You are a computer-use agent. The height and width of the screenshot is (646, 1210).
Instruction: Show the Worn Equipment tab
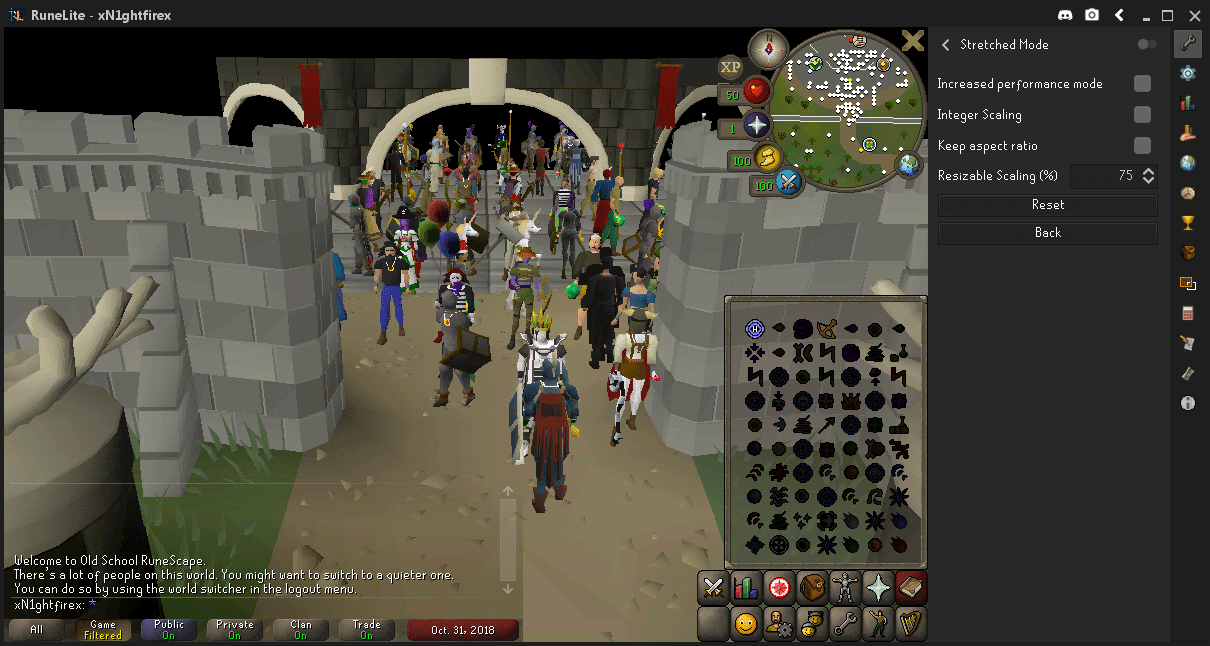[845, 588]
